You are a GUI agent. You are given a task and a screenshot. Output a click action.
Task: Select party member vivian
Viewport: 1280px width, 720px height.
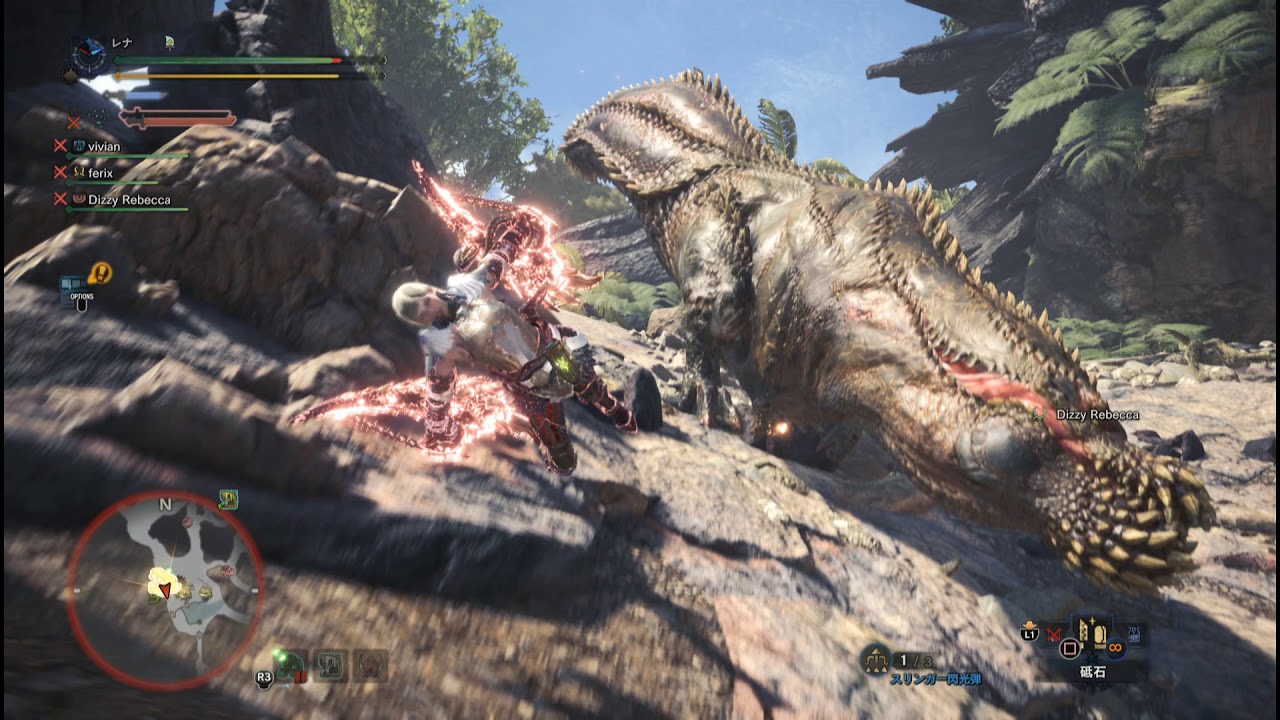(103, 147)
